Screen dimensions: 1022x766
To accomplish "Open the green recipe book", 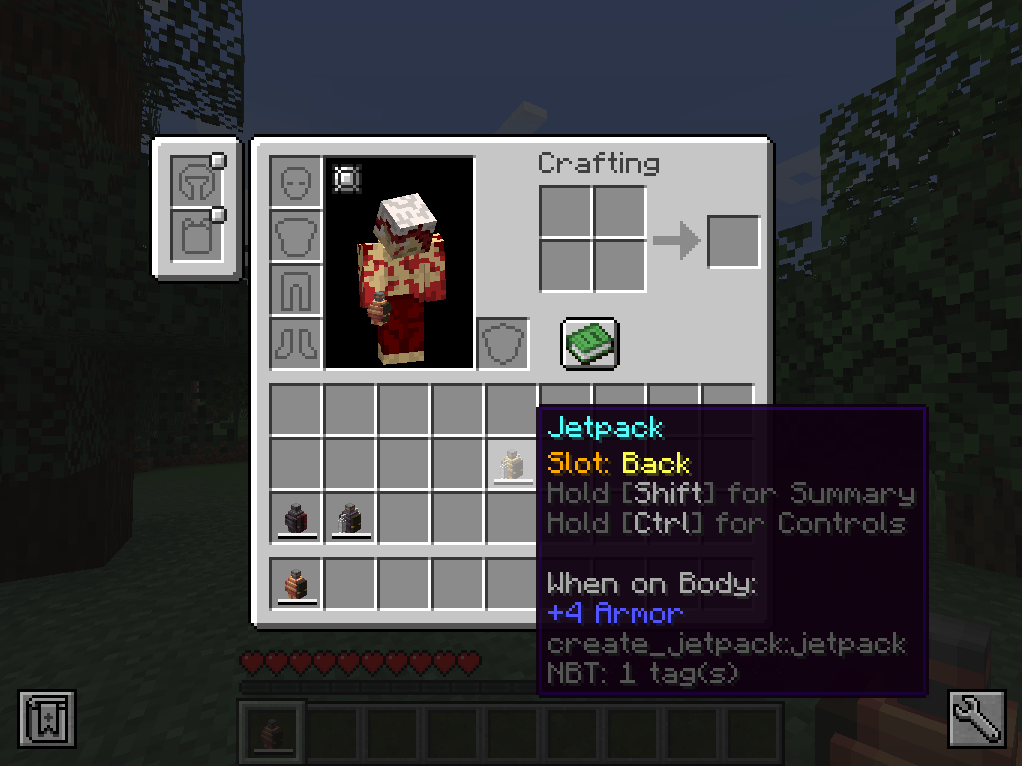I will tap(589, 343).
